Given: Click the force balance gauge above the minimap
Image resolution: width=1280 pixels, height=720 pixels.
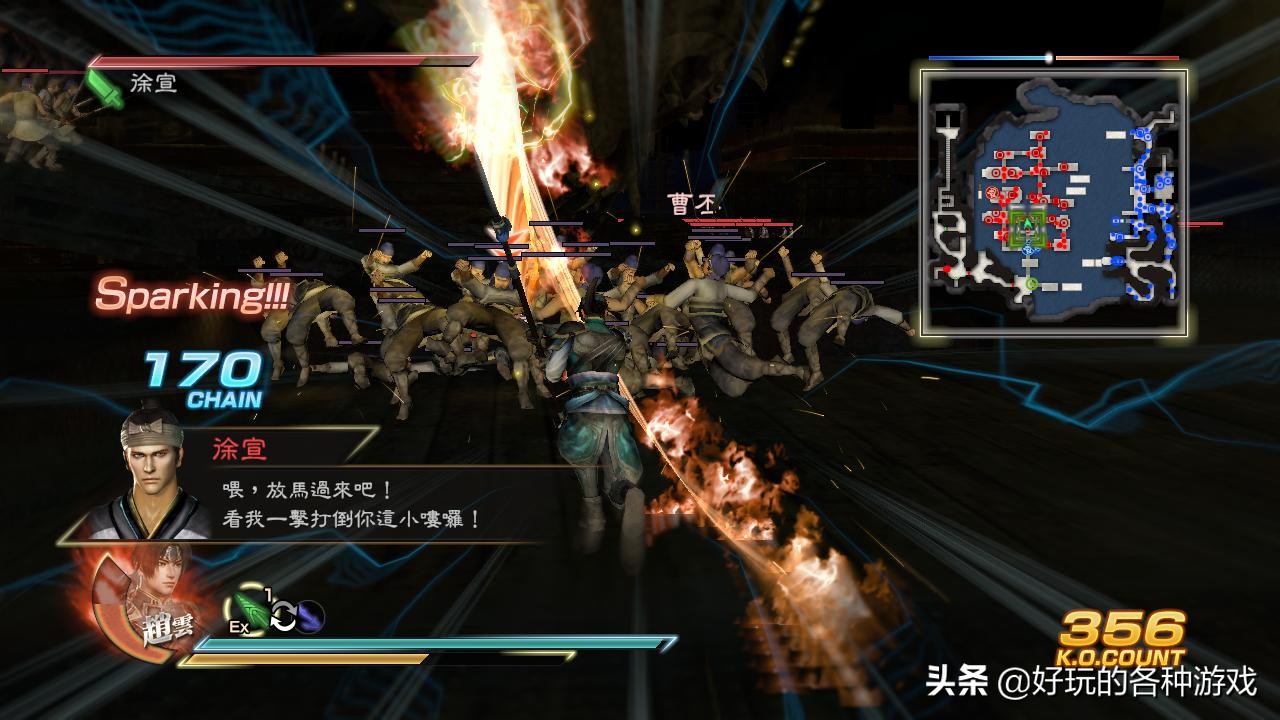Looking at the screenshot, I should point(1049,57).
